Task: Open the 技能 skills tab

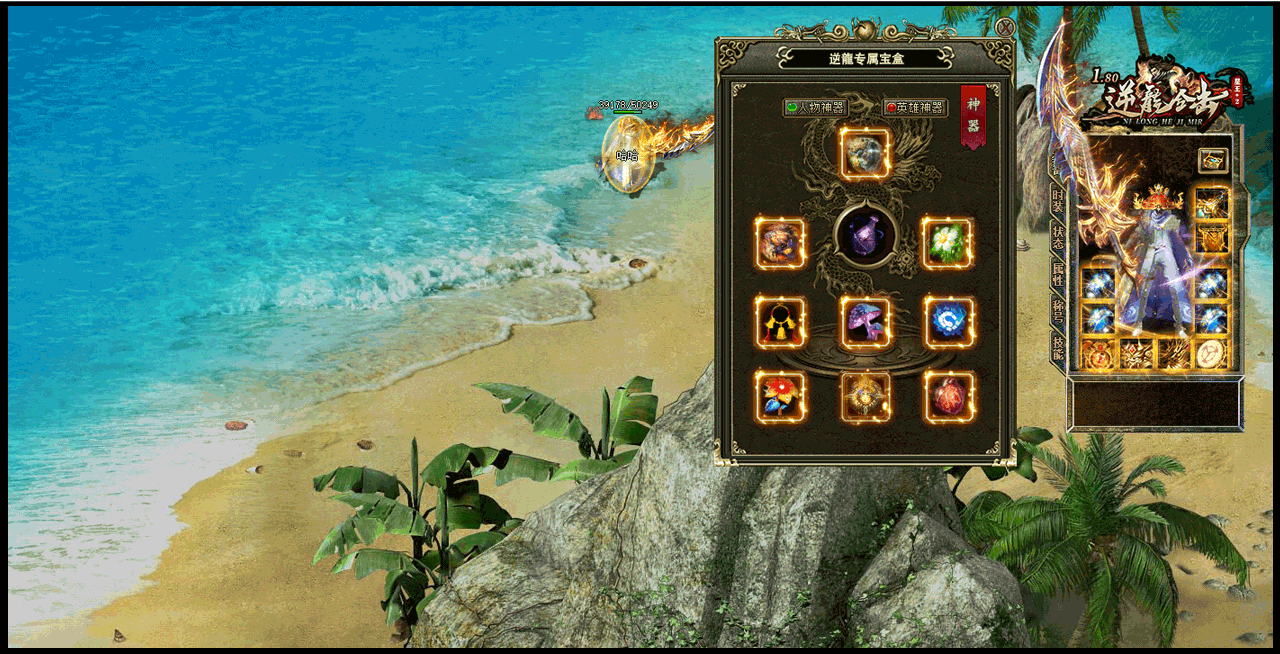Action: [1058, 346]
